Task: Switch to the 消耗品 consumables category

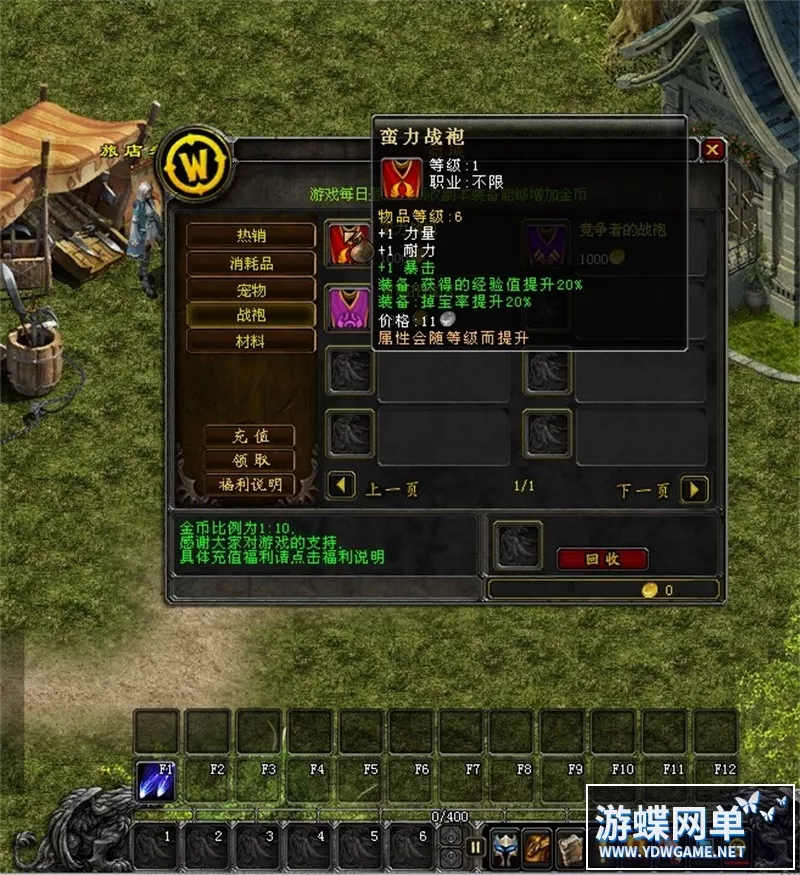Action: point(251,263)
